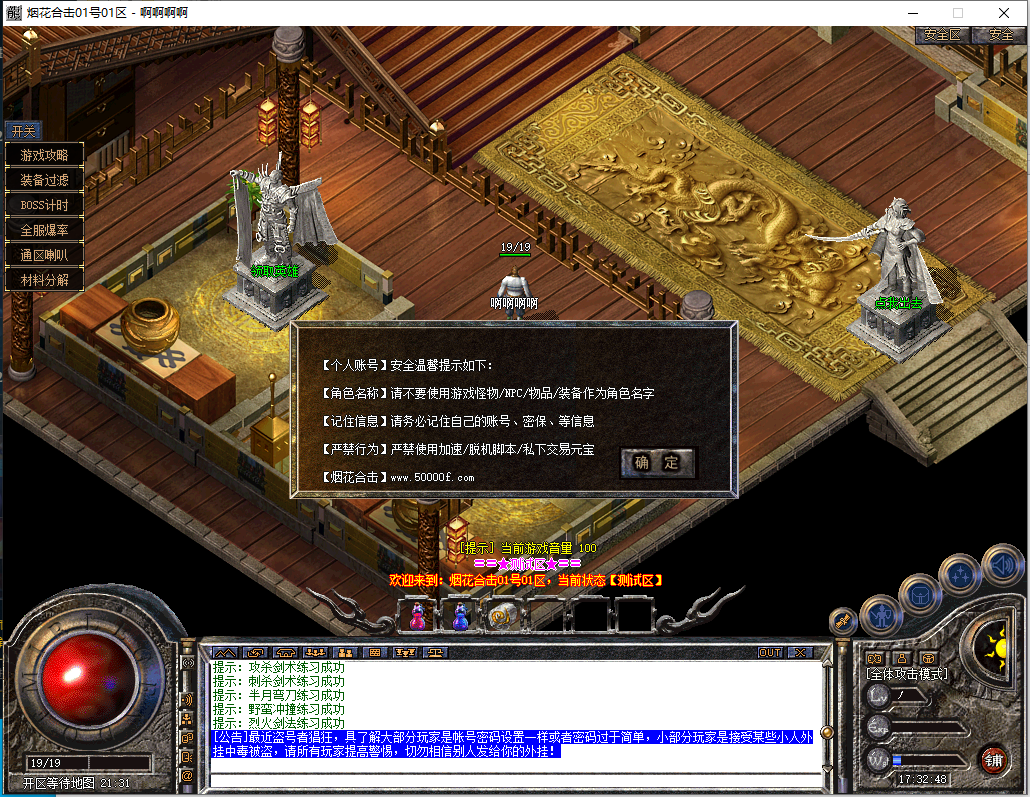Open the red 铺 shop button
Viewport: 1030px width, 797px height.
click(x=993, y=759)
